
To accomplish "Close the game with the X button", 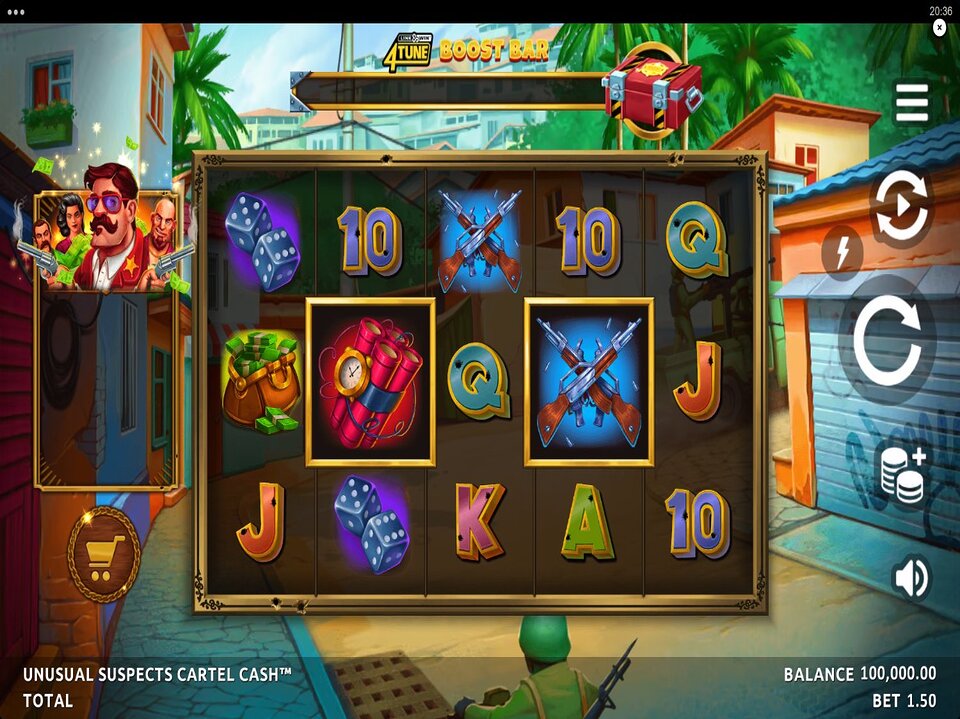I will 939,28.
